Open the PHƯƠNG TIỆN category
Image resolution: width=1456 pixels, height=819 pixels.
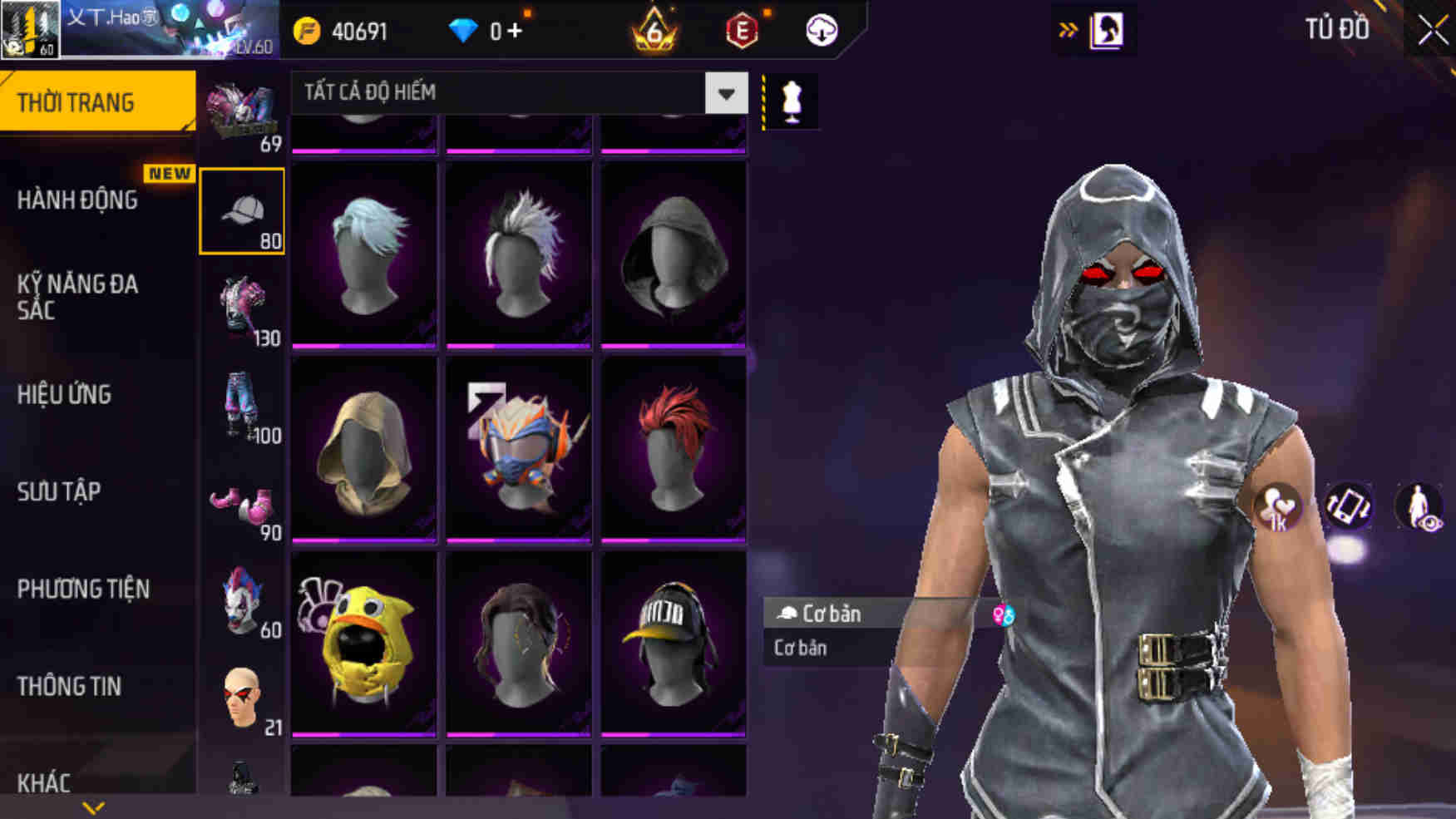pyautogui.click(x=83, y=590)
